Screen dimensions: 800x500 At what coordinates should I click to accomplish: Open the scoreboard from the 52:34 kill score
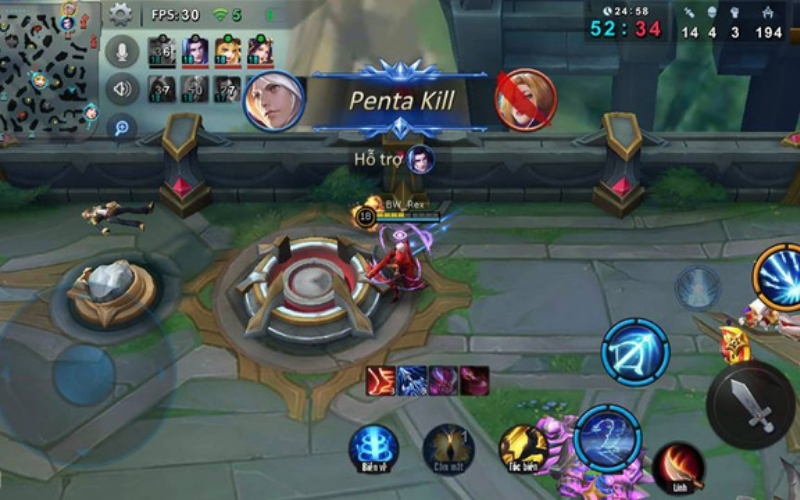pyautogui.click(x=626, y=29)
